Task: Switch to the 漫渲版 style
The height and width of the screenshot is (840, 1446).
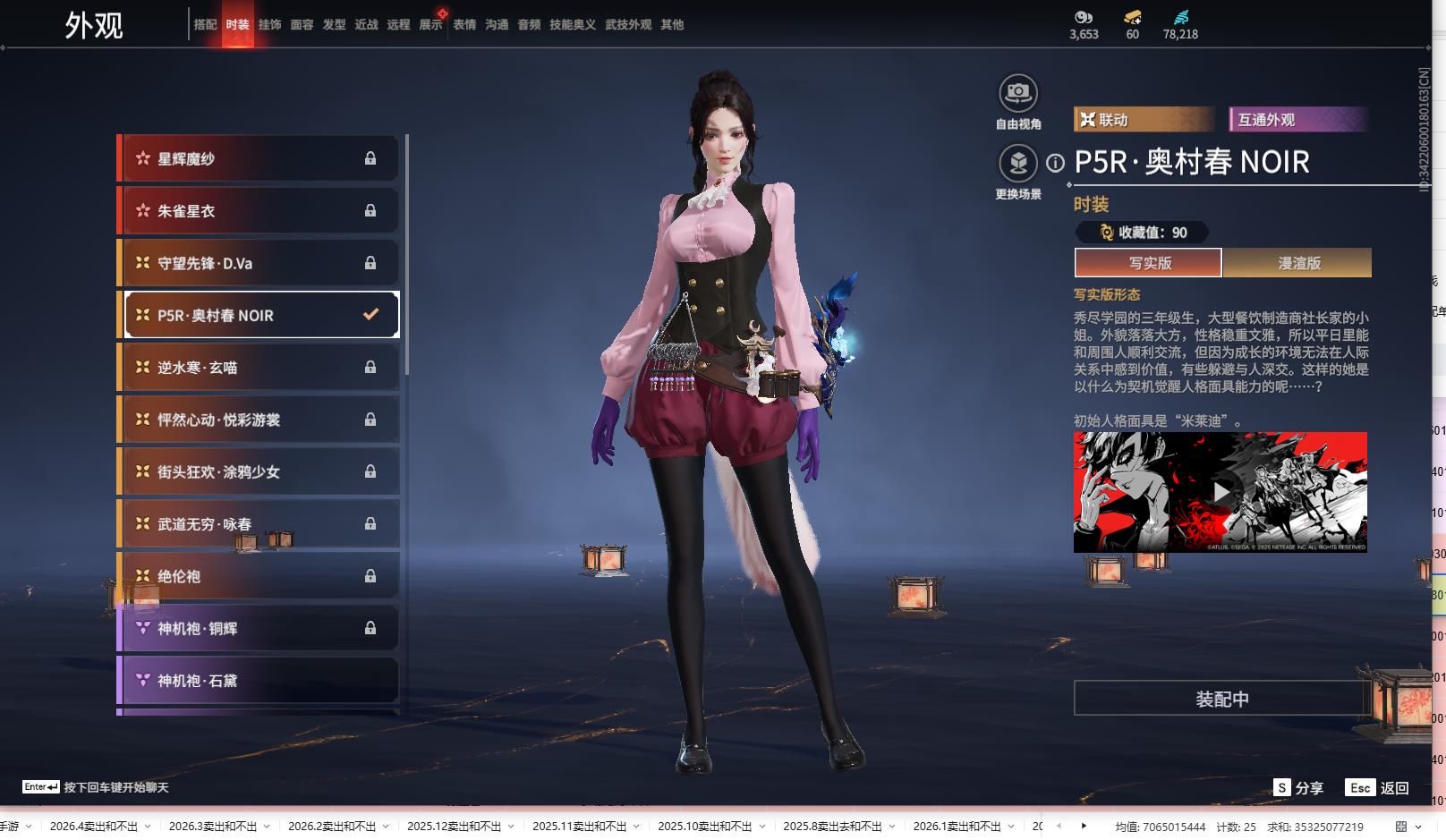Action: pyautogui.click(x=1298, y=263)
